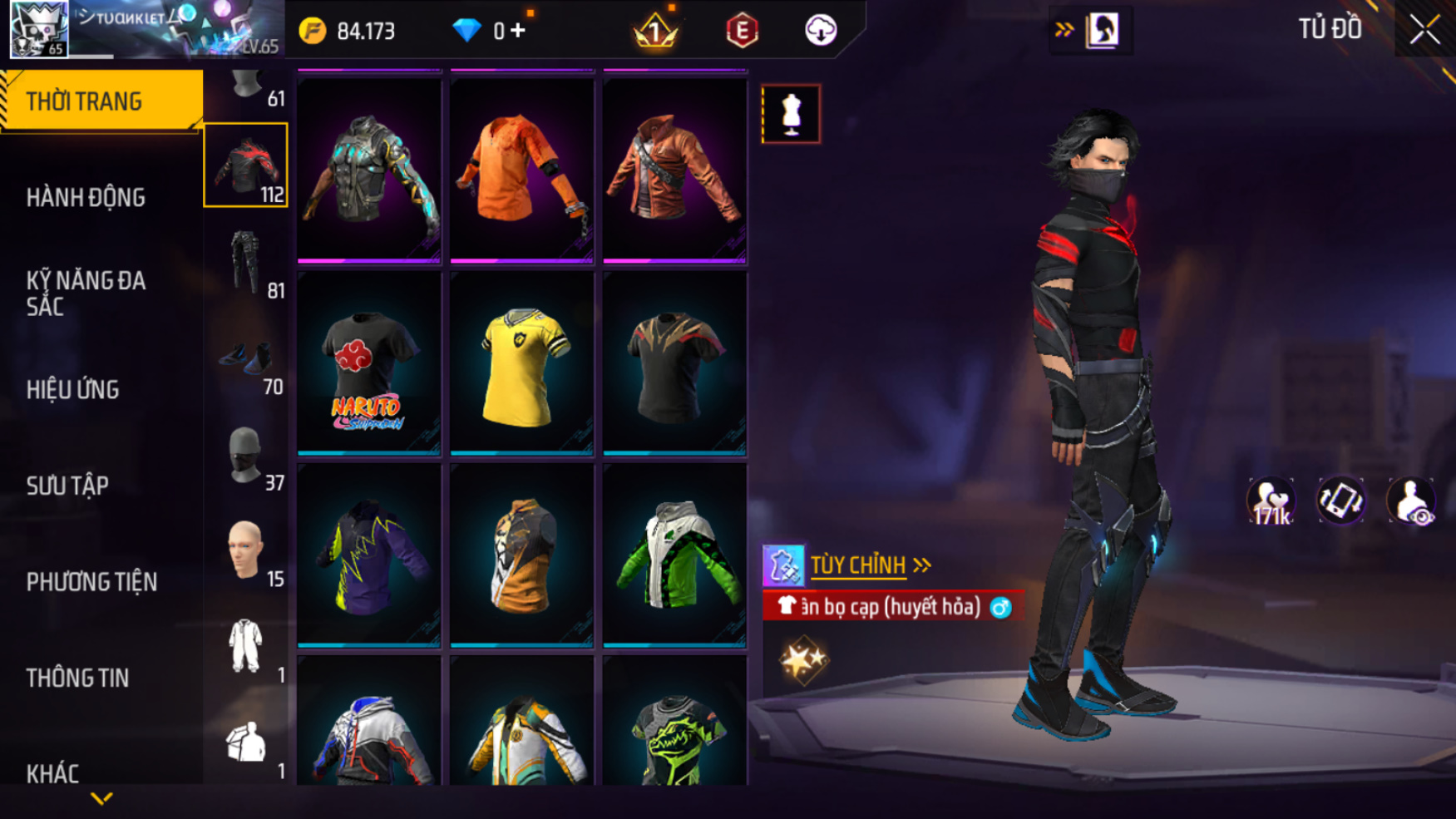Go to the Sưu Tập tab
Screen dimensions: 1456x819
tap(67, 486)
